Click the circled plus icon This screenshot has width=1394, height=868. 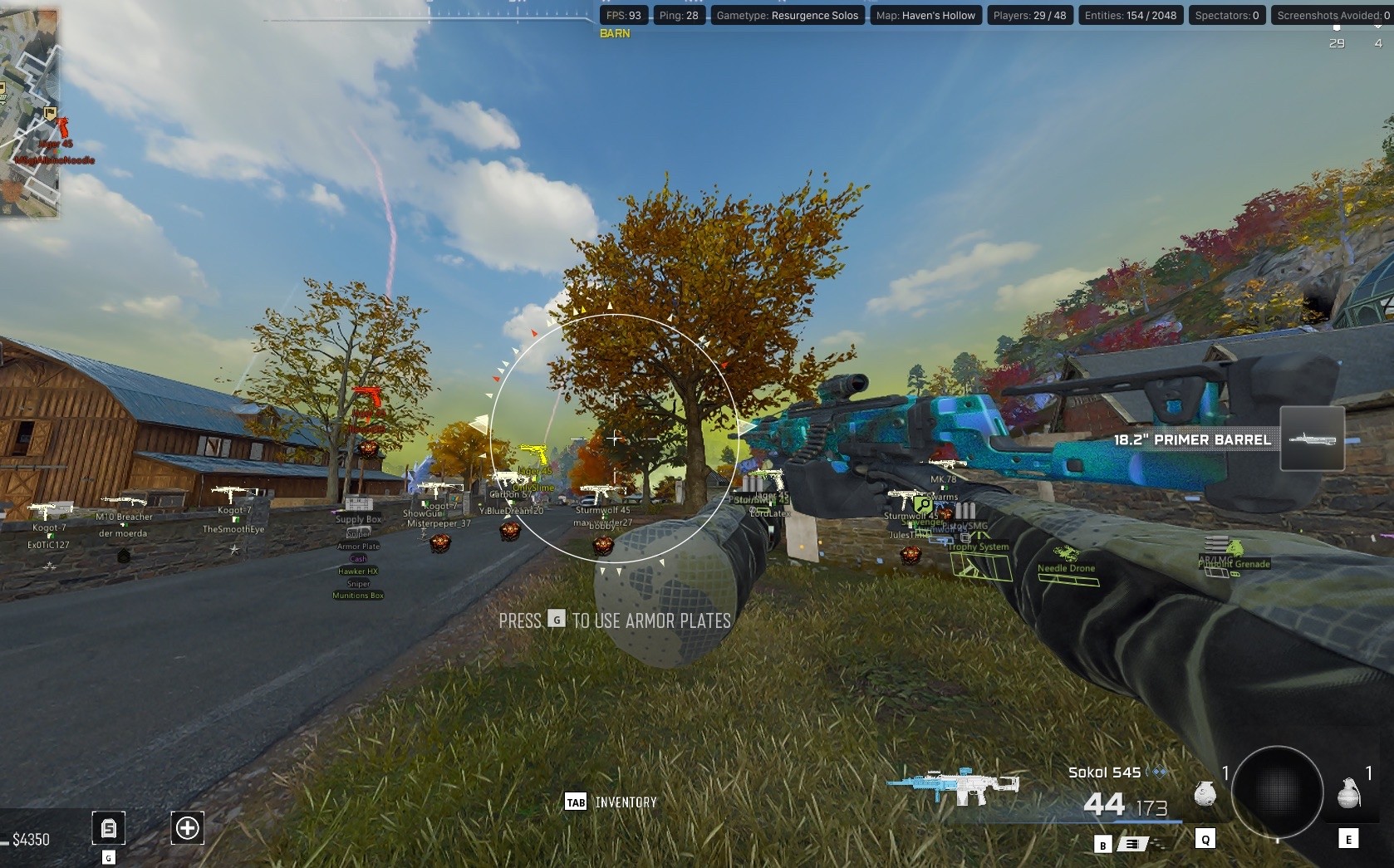[187, 828]
